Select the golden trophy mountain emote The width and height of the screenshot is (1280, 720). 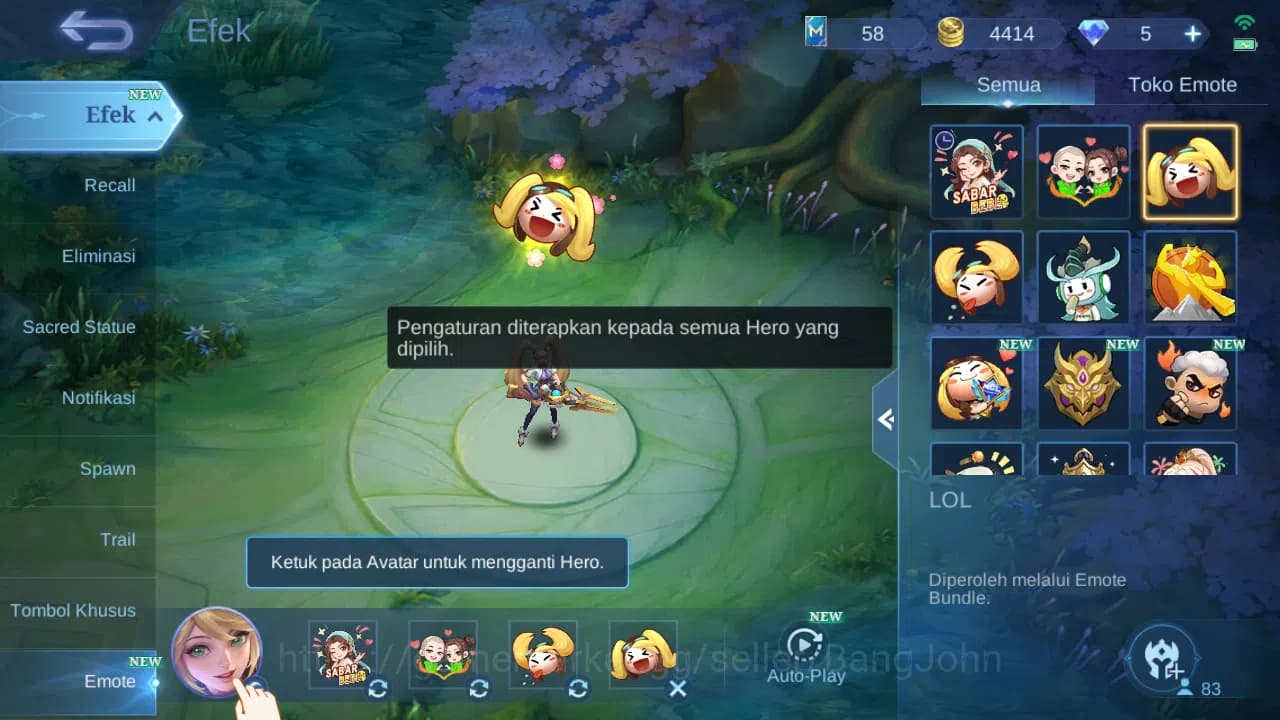click(1190, 278)
